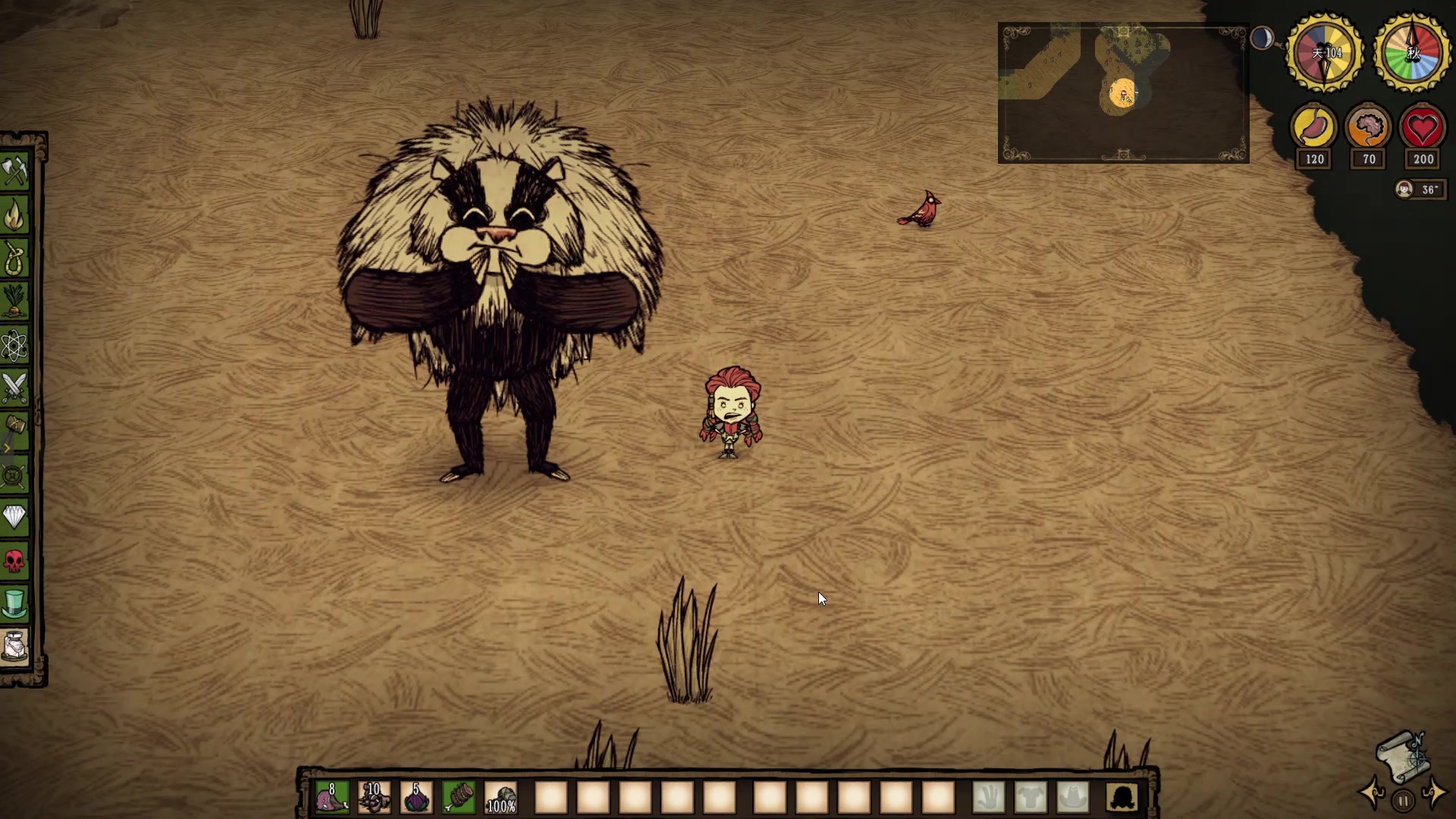Open the Fire crafting tab

14,215
